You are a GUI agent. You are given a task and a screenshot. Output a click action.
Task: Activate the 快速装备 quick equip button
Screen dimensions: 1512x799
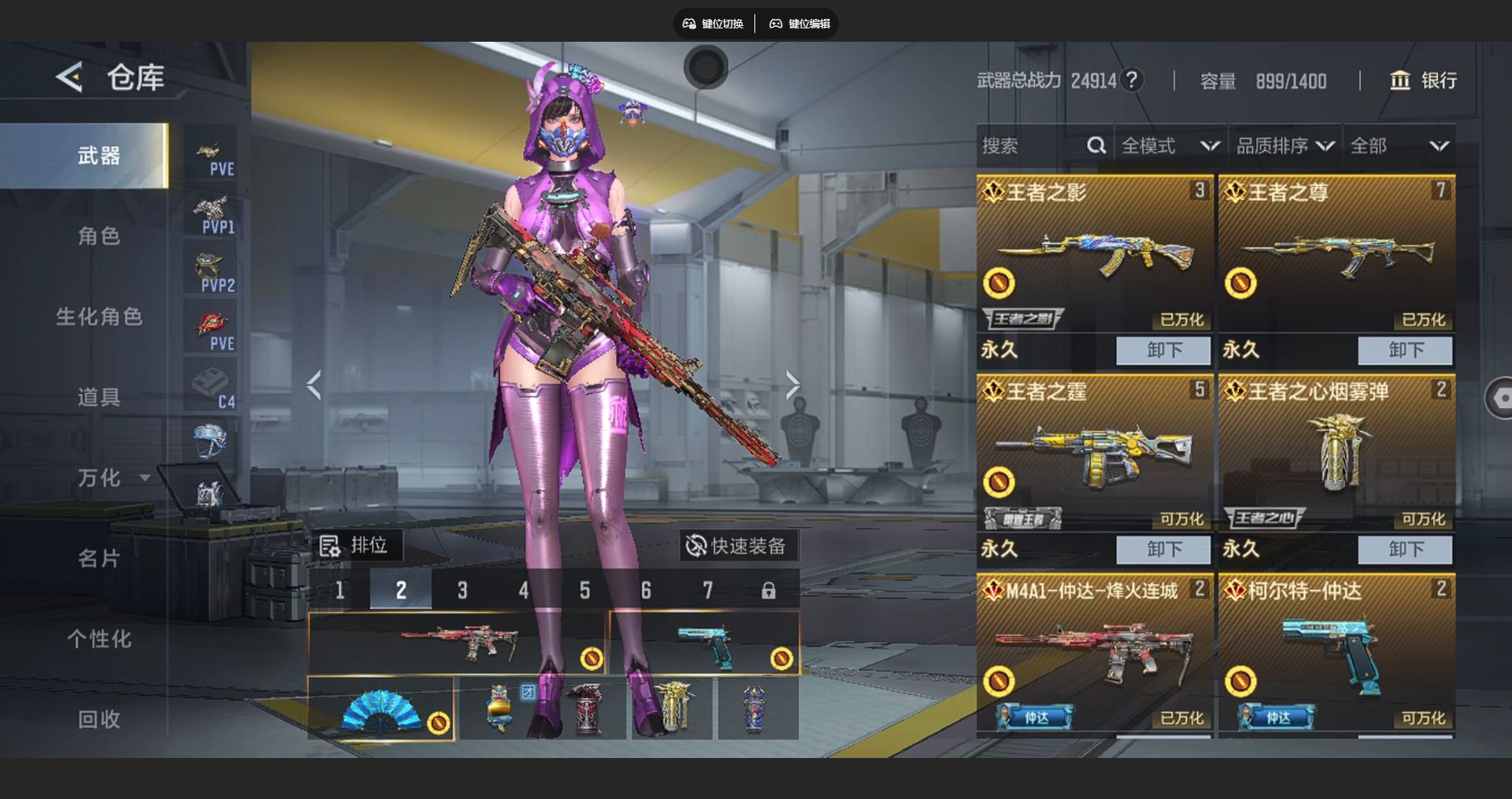coord(737,546)
